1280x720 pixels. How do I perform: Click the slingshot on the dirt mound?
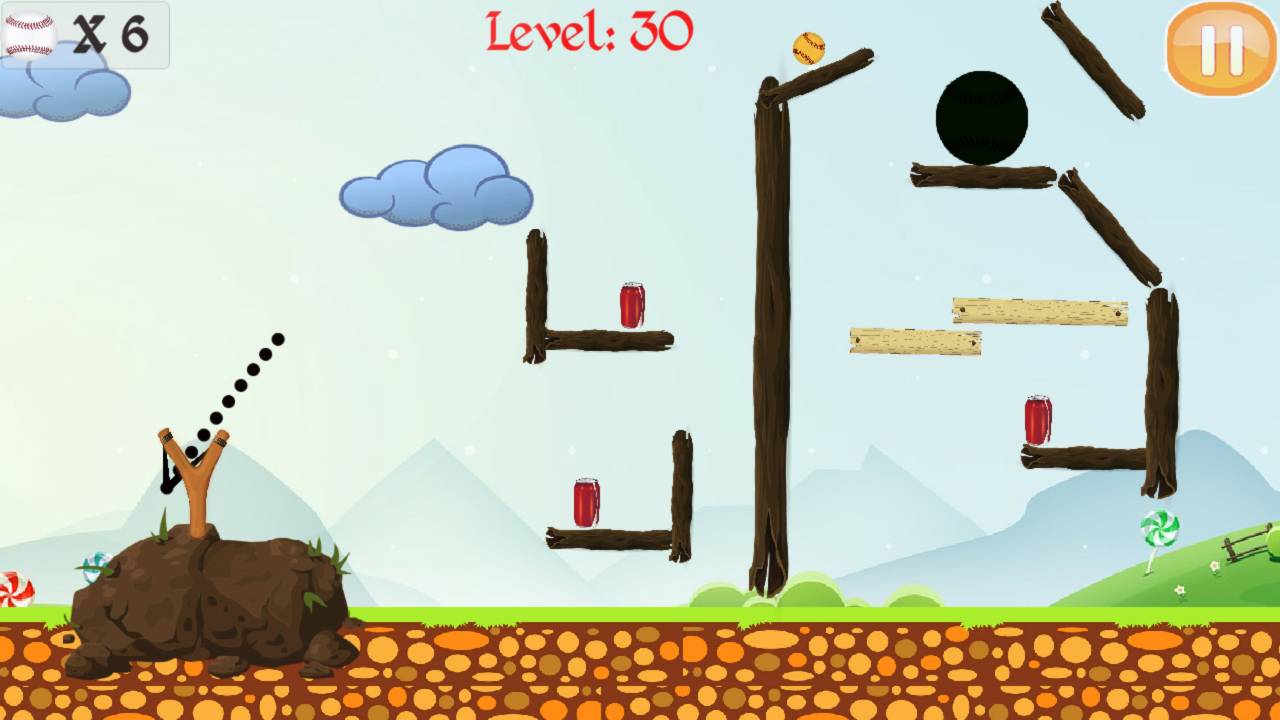click(190, 475)
